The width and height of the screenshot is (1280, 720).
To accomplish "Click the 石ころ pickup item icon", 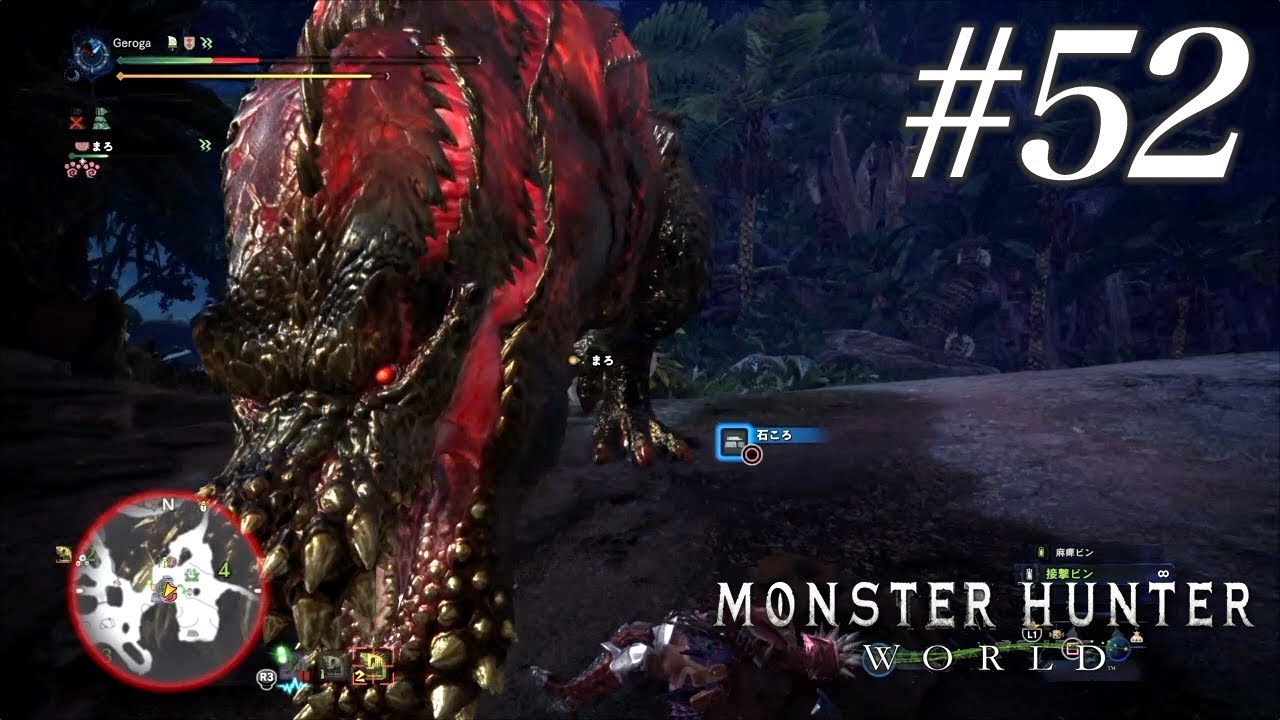I will 734,443.
